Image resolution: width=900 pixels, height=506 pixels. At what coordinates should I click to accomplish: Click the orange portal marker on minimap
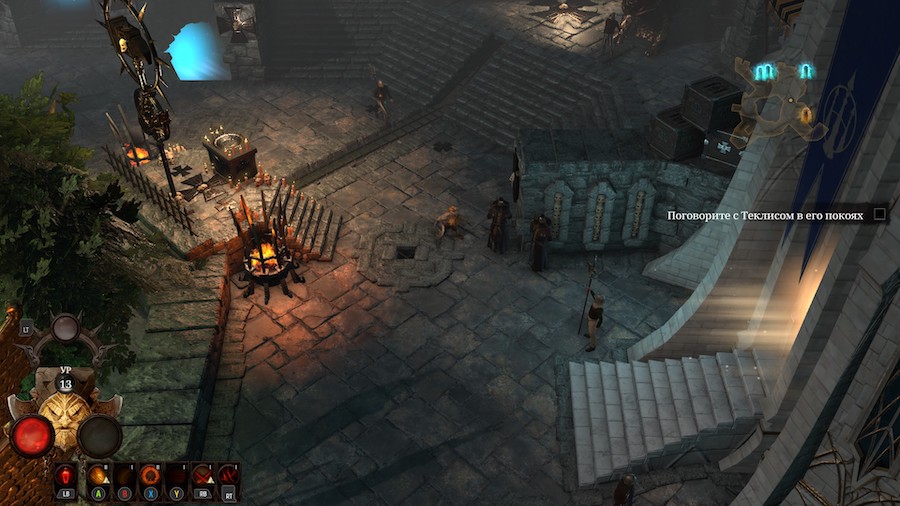[x=805, y=115]
